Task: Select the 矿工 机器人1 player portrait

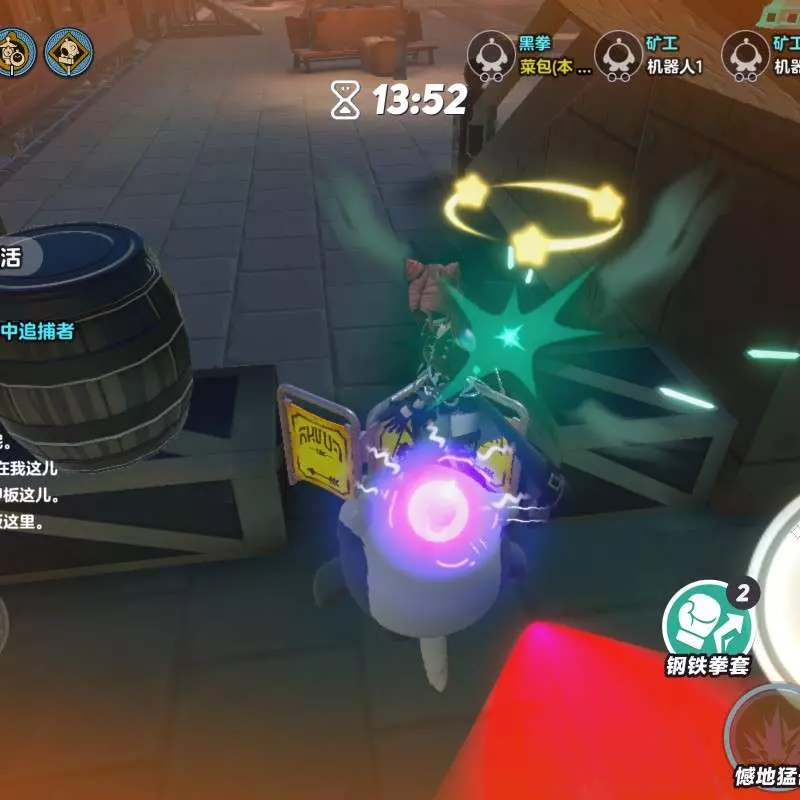Action: click(619, 55)
